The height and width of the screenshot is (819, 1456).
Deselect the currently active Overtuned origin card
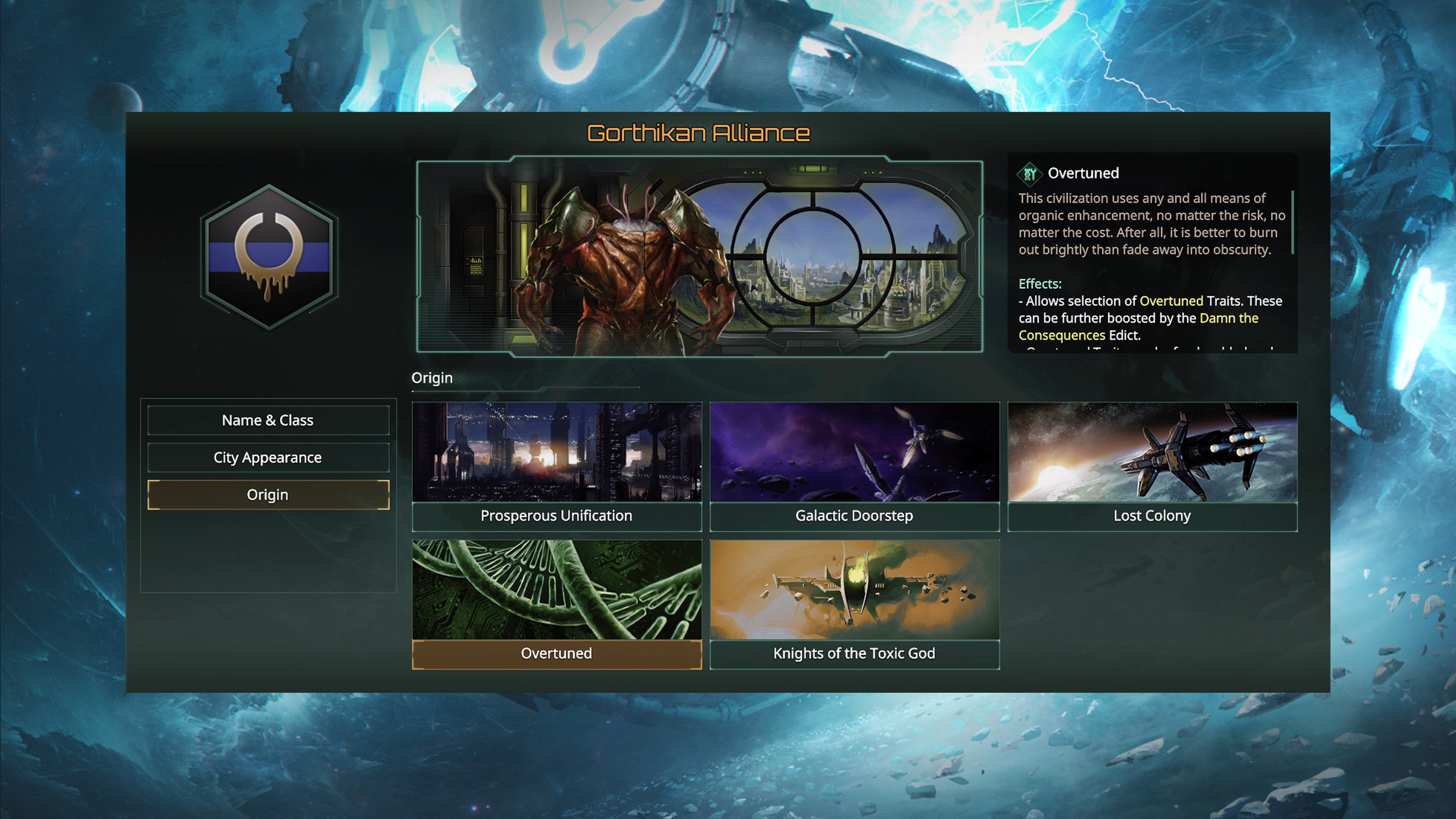pos(557,653)
